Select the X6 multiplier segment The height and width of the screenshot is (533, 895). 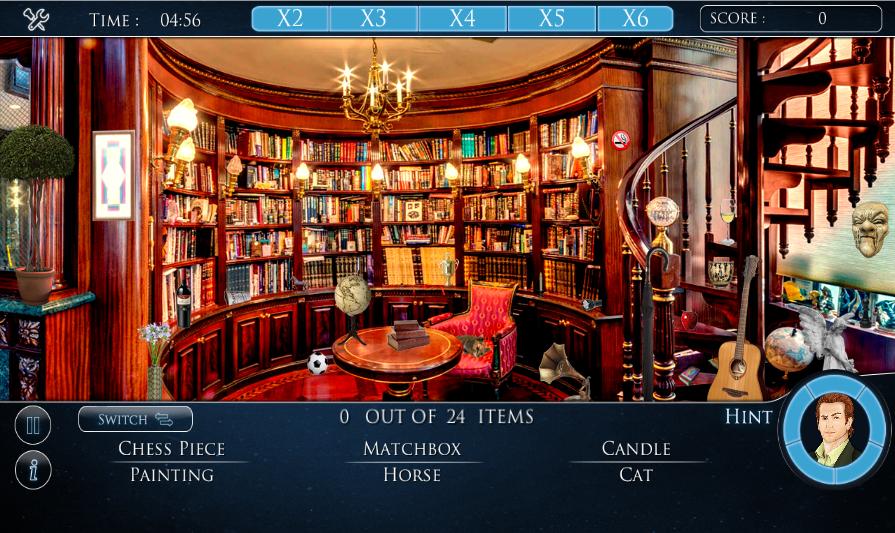tap(635, 19)
